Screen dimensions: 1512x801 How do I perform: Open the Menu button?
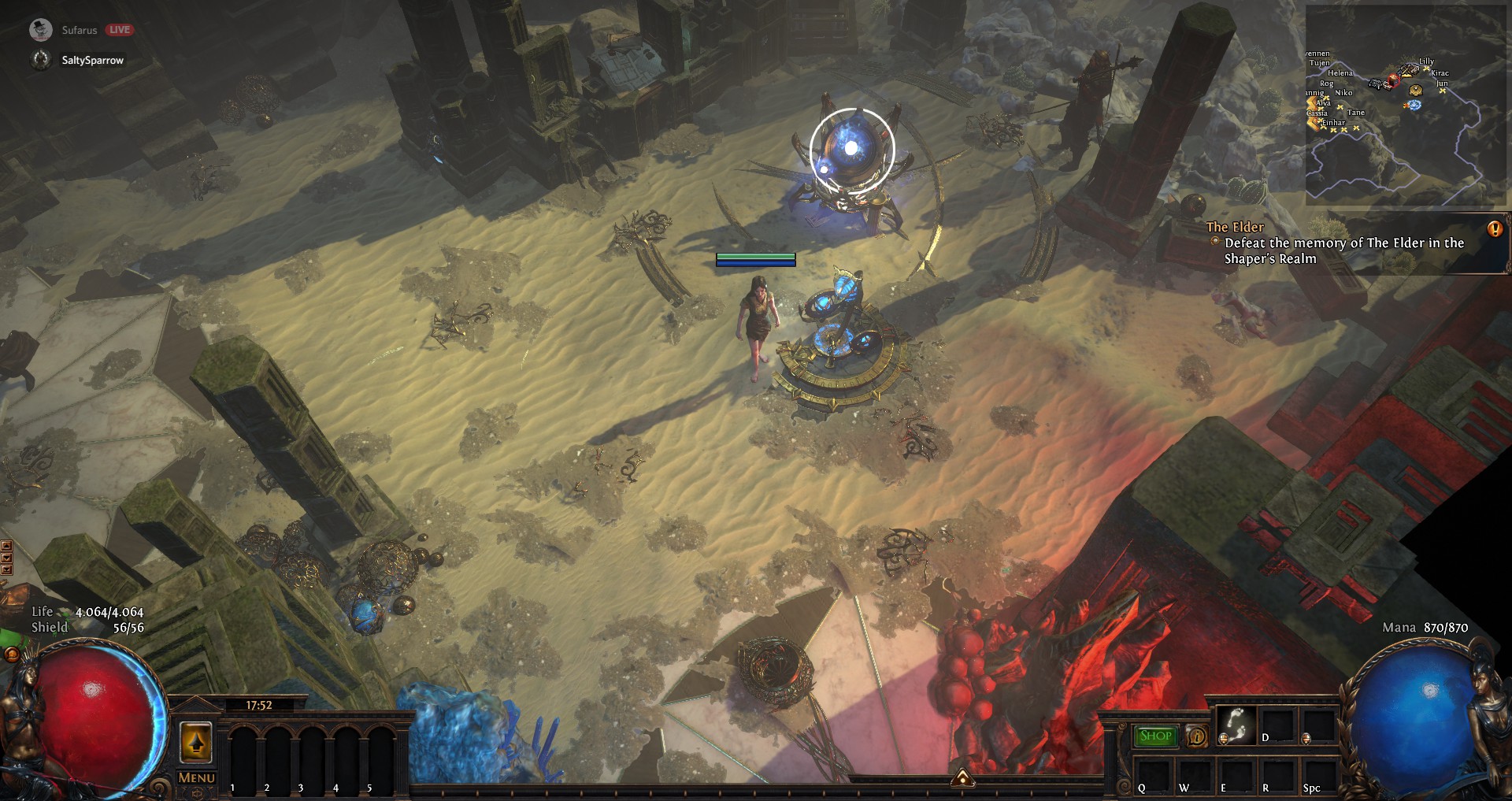pos(196,777)
